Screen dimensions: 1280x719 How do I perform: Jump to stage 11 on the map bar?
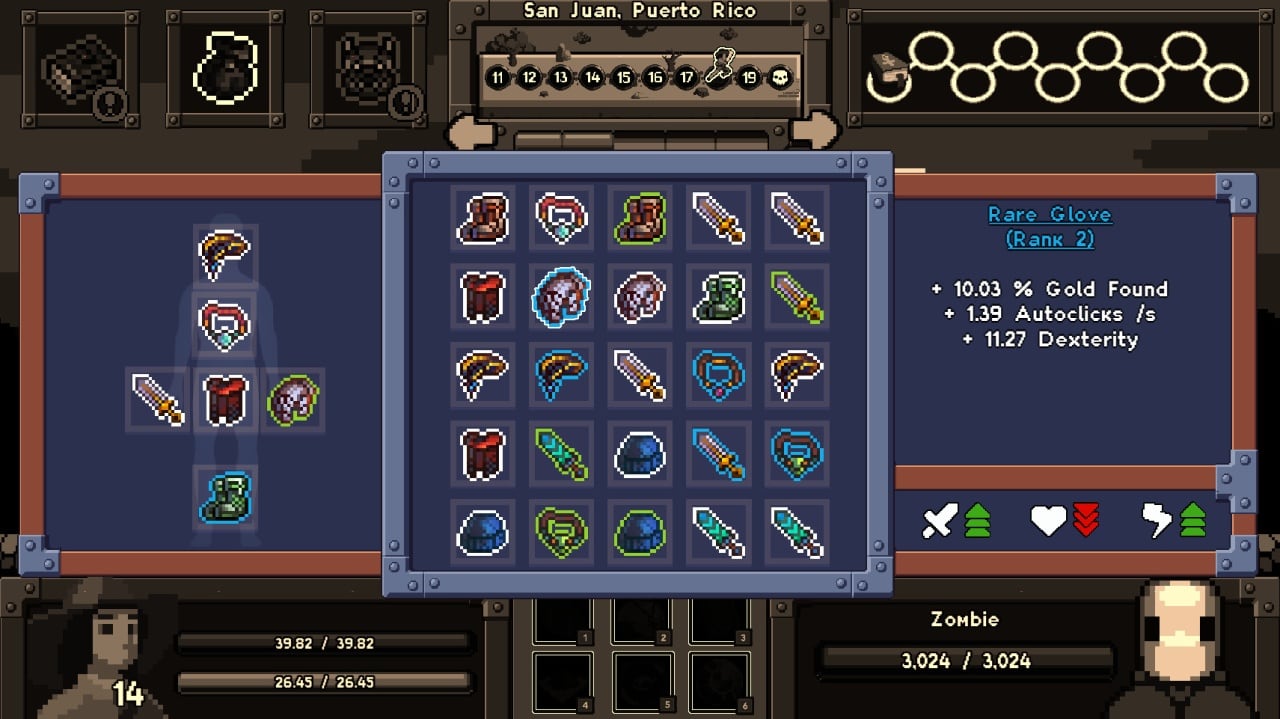497,77
